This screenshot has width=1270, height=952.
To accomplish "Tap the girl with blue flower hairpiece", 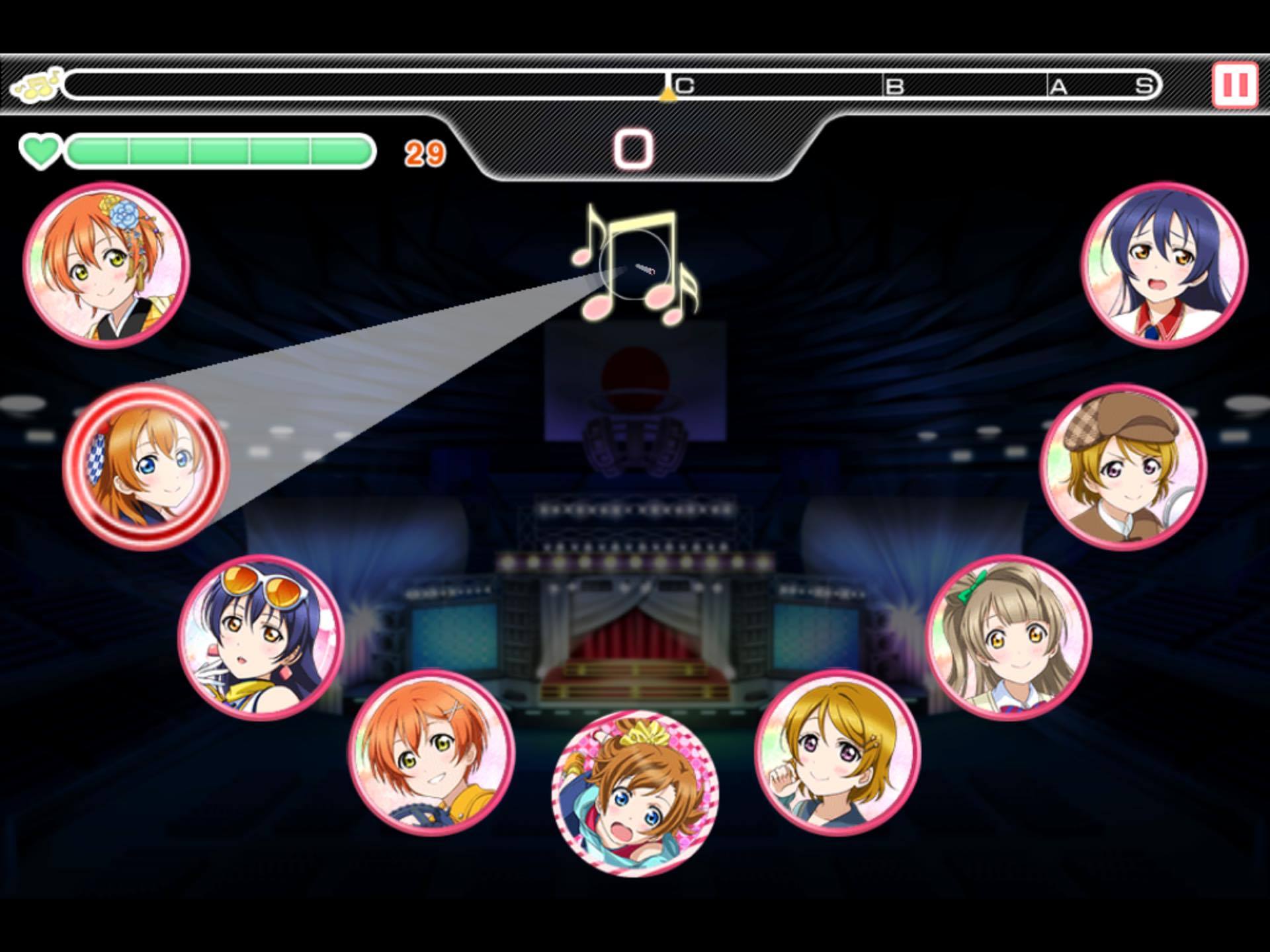I will click(x=106, y=264).
